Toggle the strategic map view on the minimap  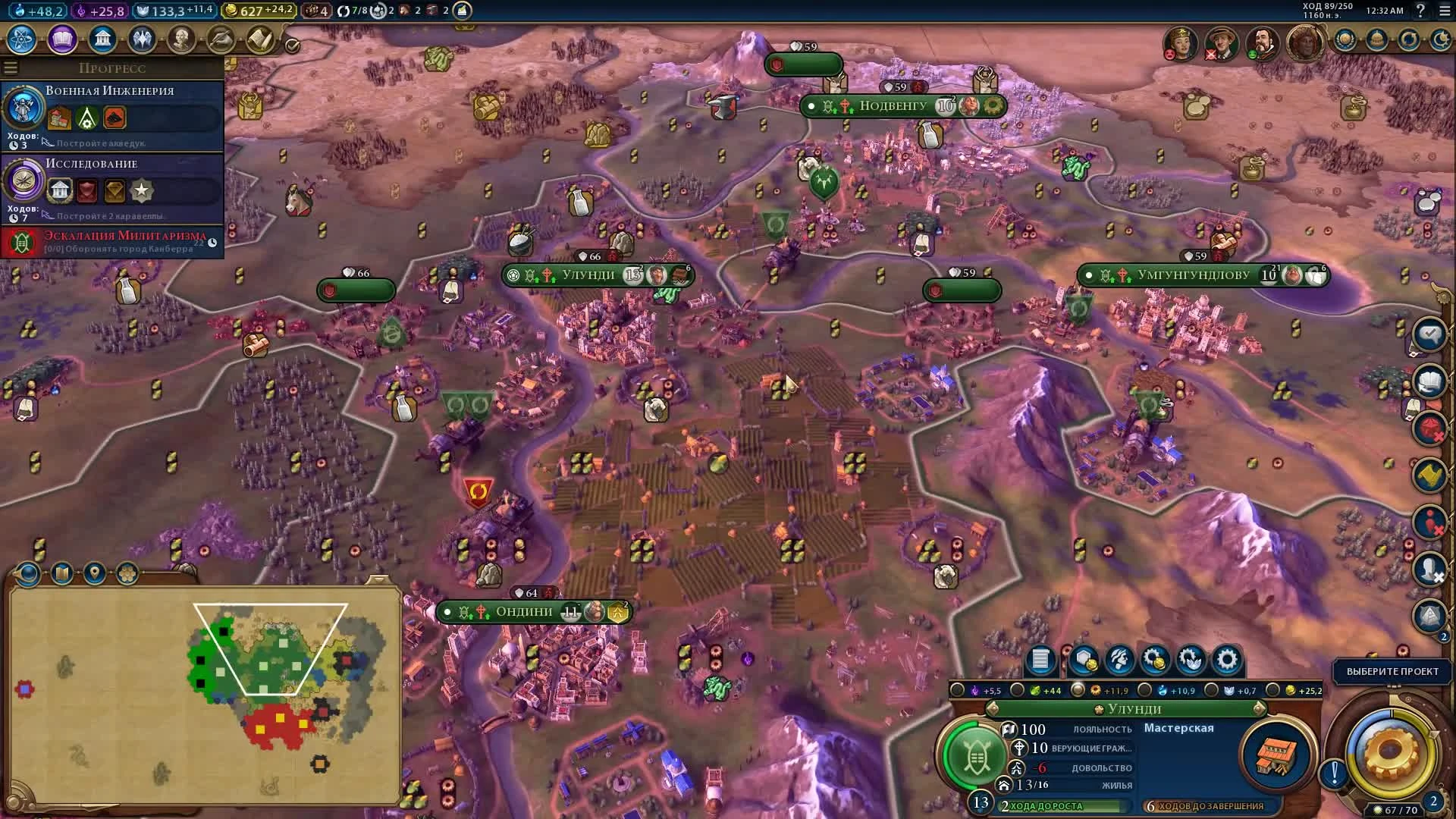tap(62, 575)
